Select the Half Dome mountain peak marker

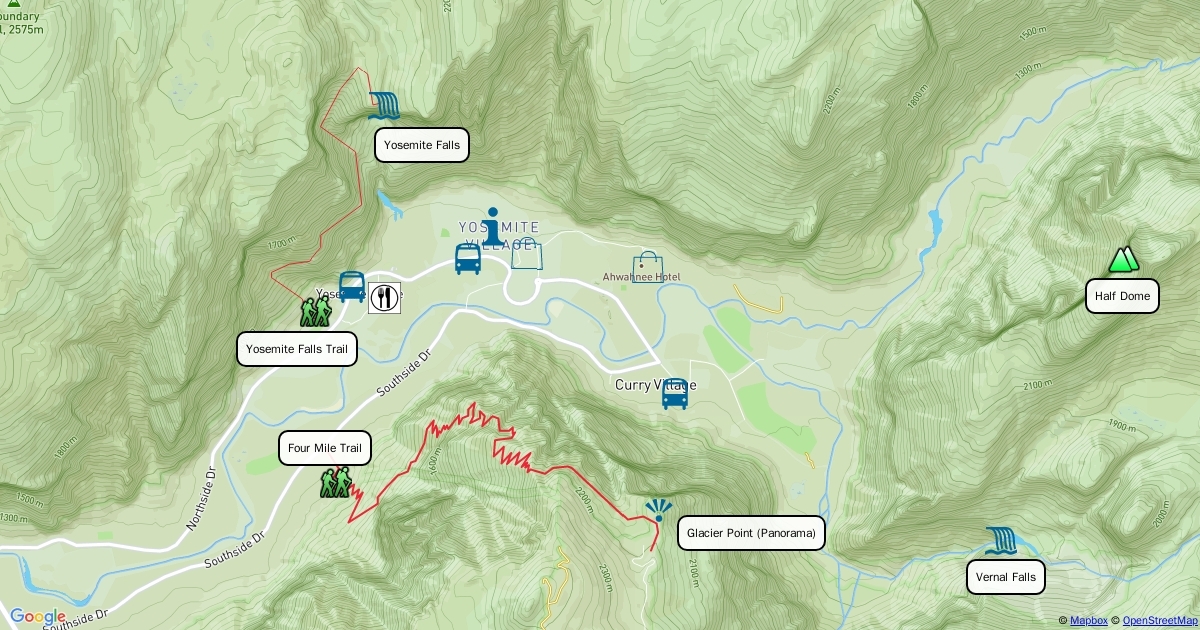pos(1124,260)
